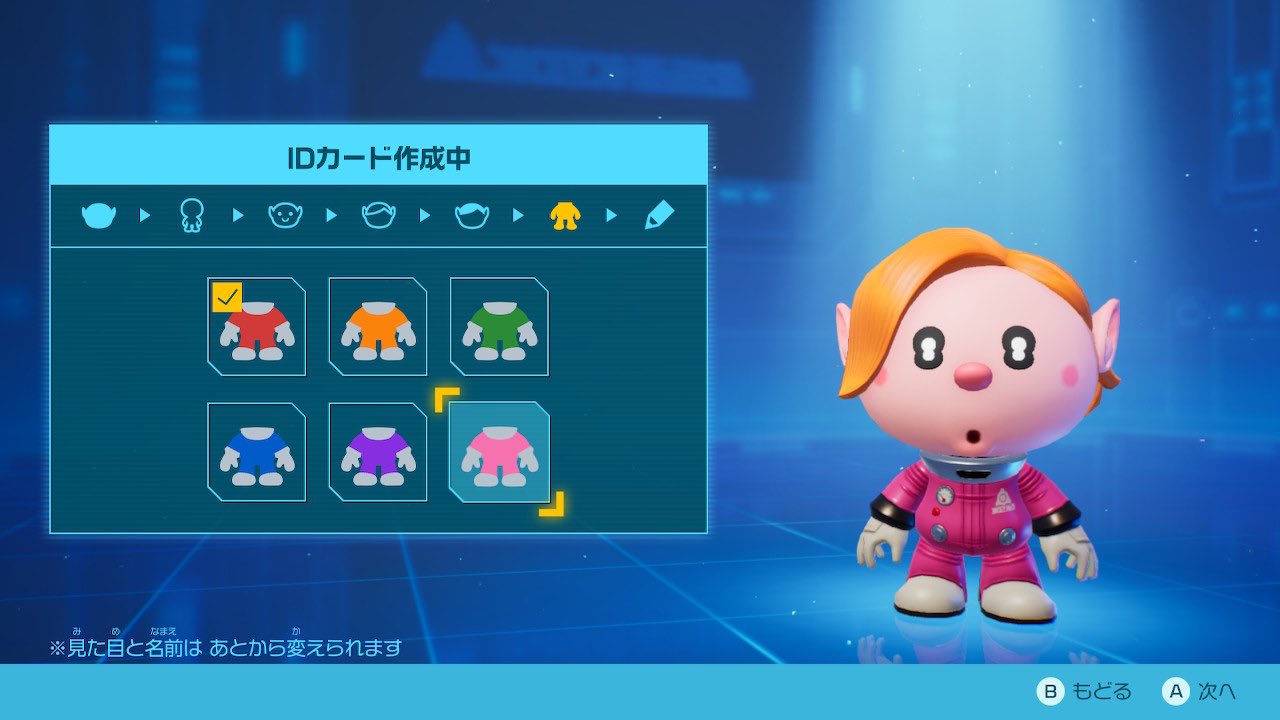
Task: Choose the orange suit option
Action: point(378,327)
